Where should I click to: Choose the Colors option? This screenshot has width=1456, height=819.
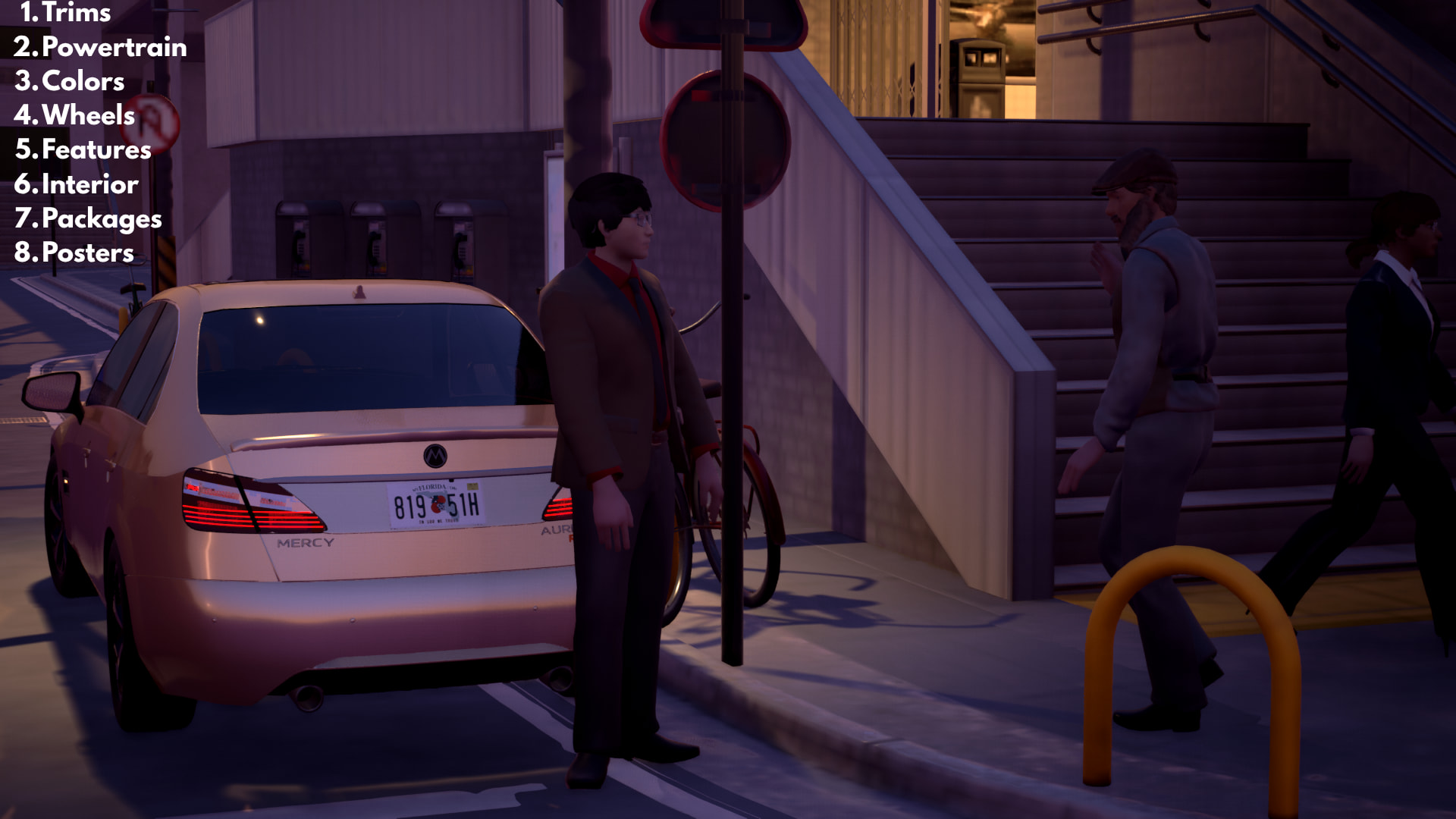70,81
